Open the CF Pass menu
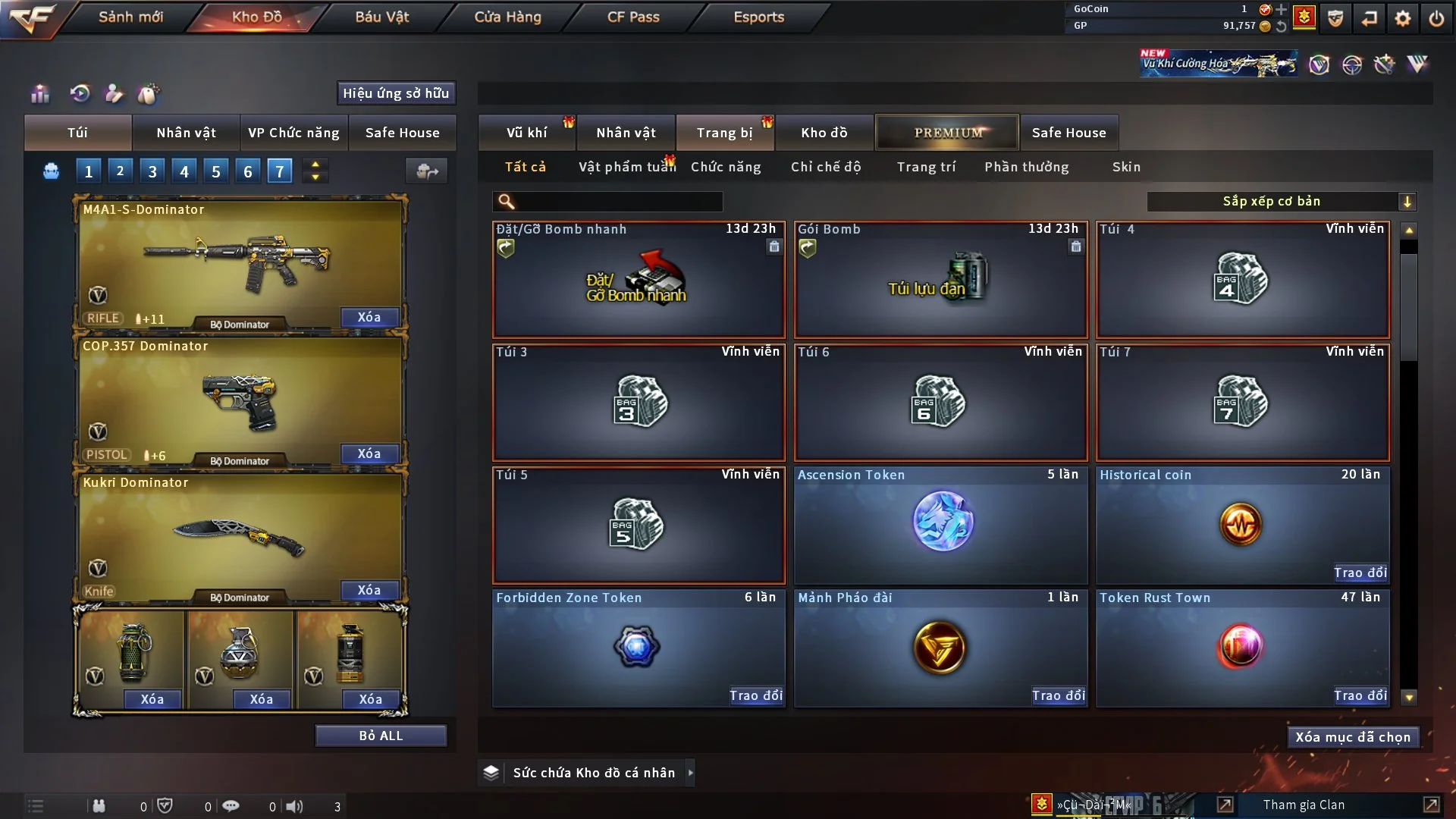 (633, 17)
